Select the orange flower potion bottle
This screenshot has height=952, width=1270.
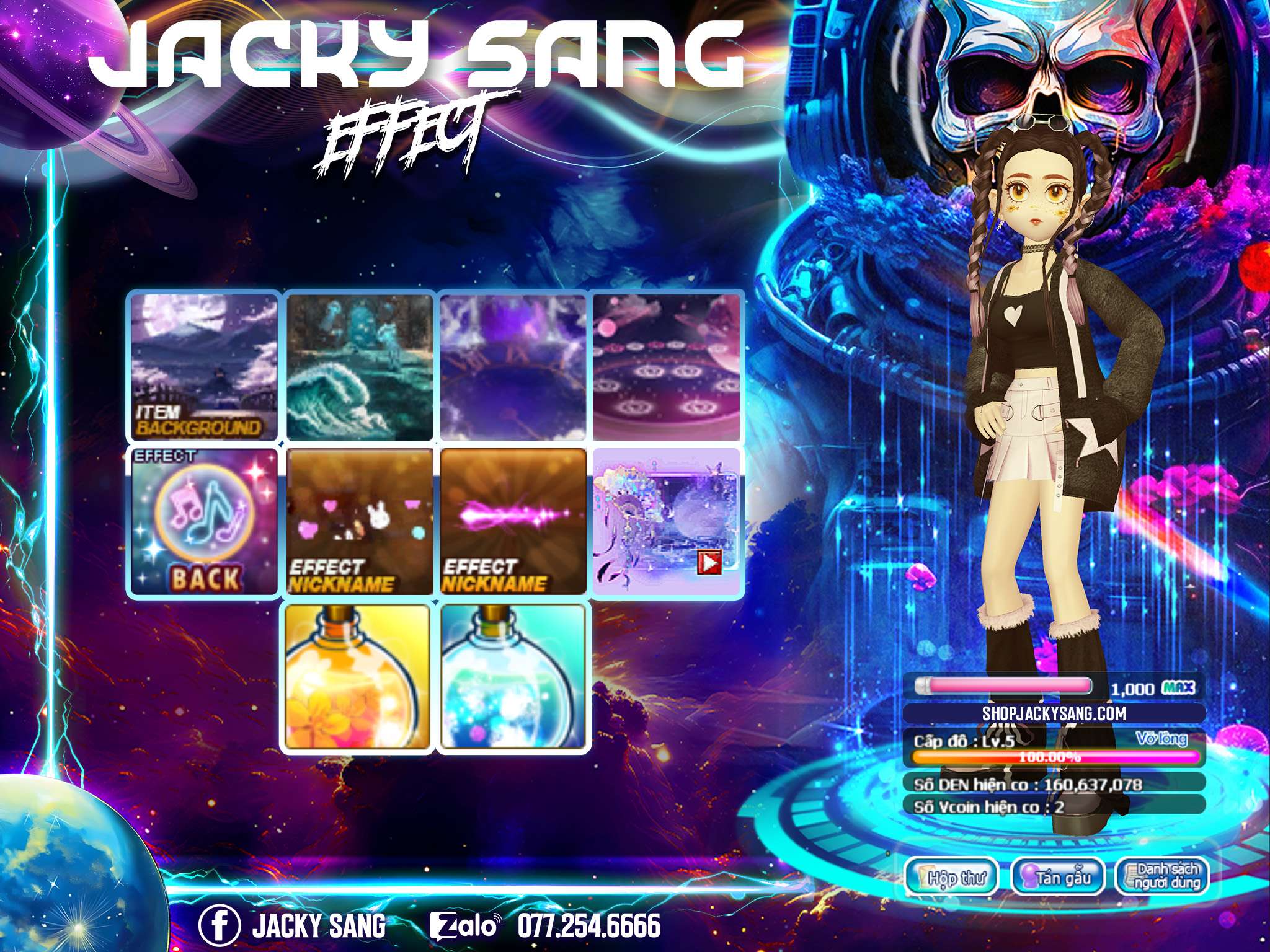(x=358, y=678)
